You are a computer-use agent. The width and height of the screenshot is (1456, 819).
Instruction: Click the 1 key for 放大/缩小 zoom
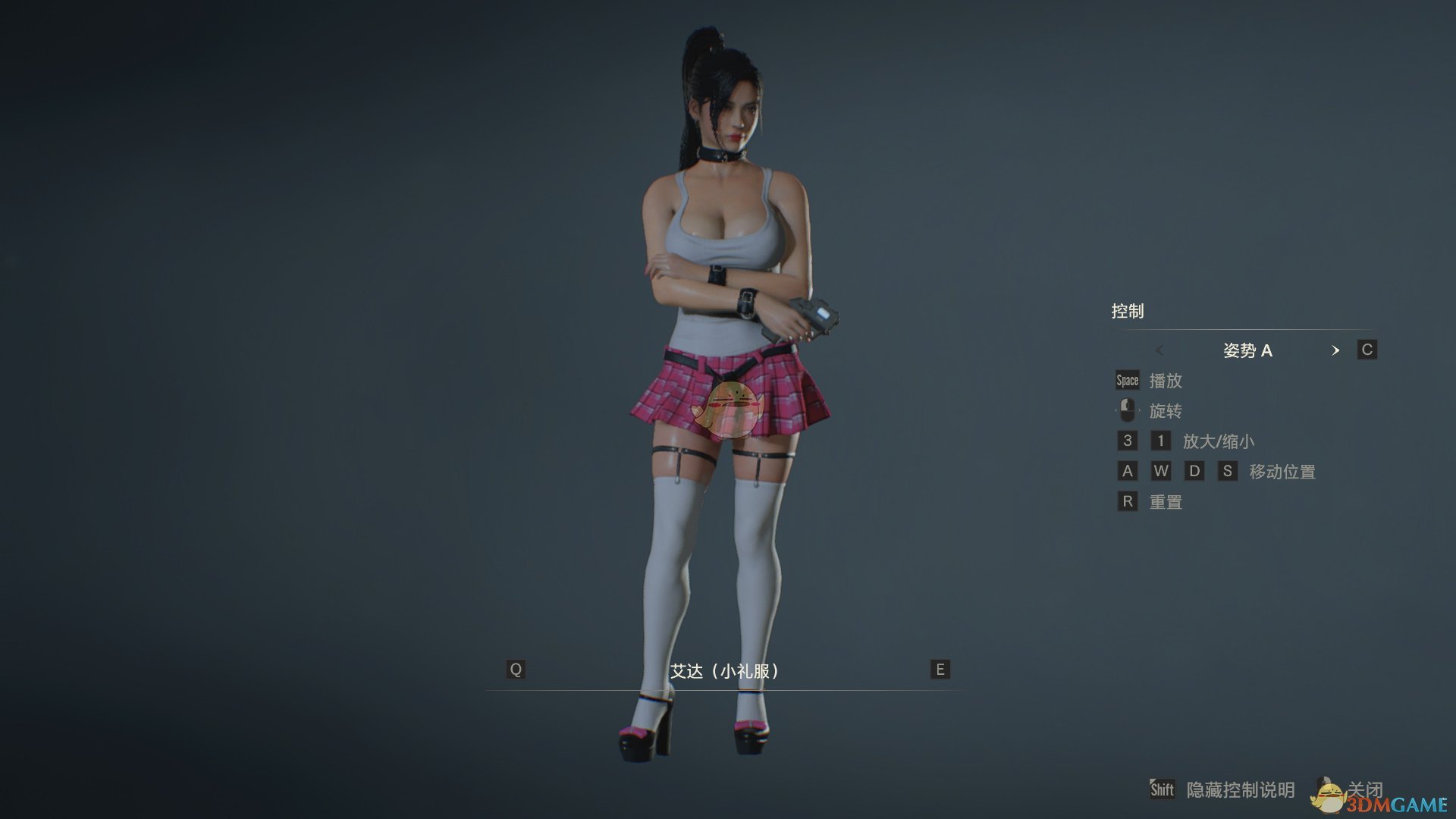click(1160, 441)
